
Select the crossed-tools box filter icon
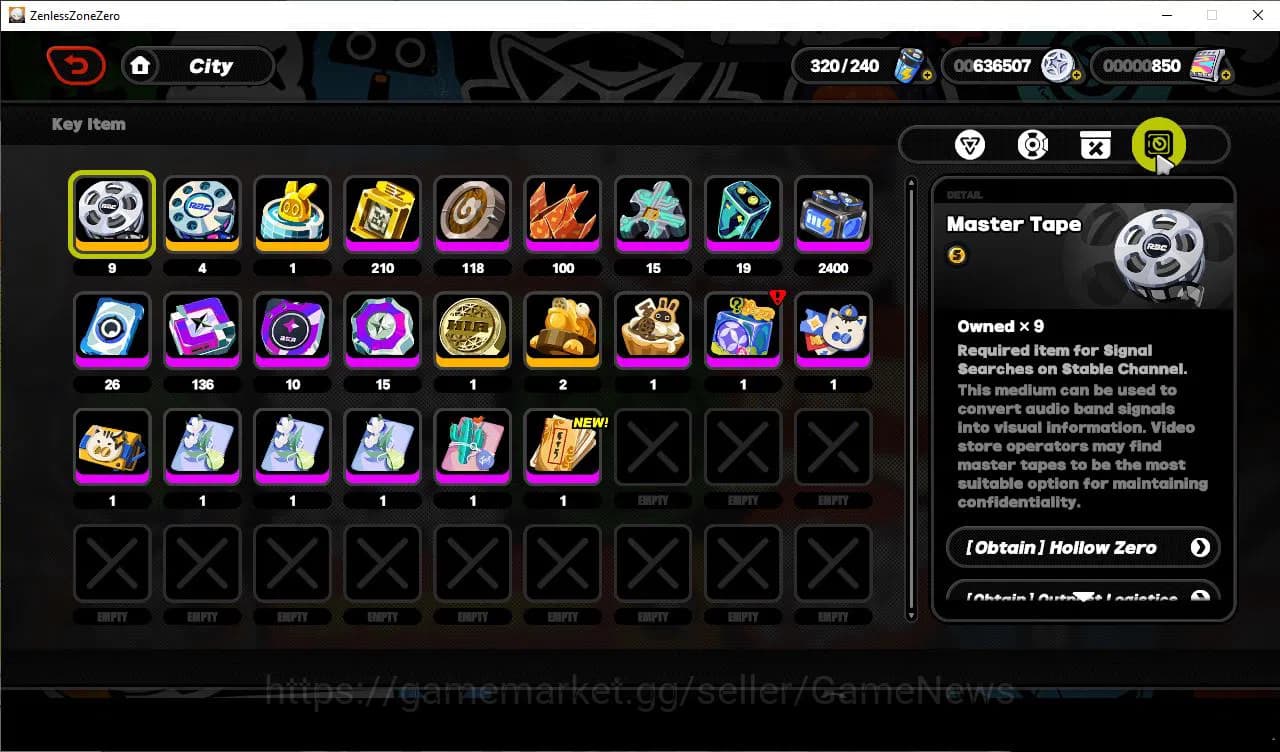(1096, 144)
